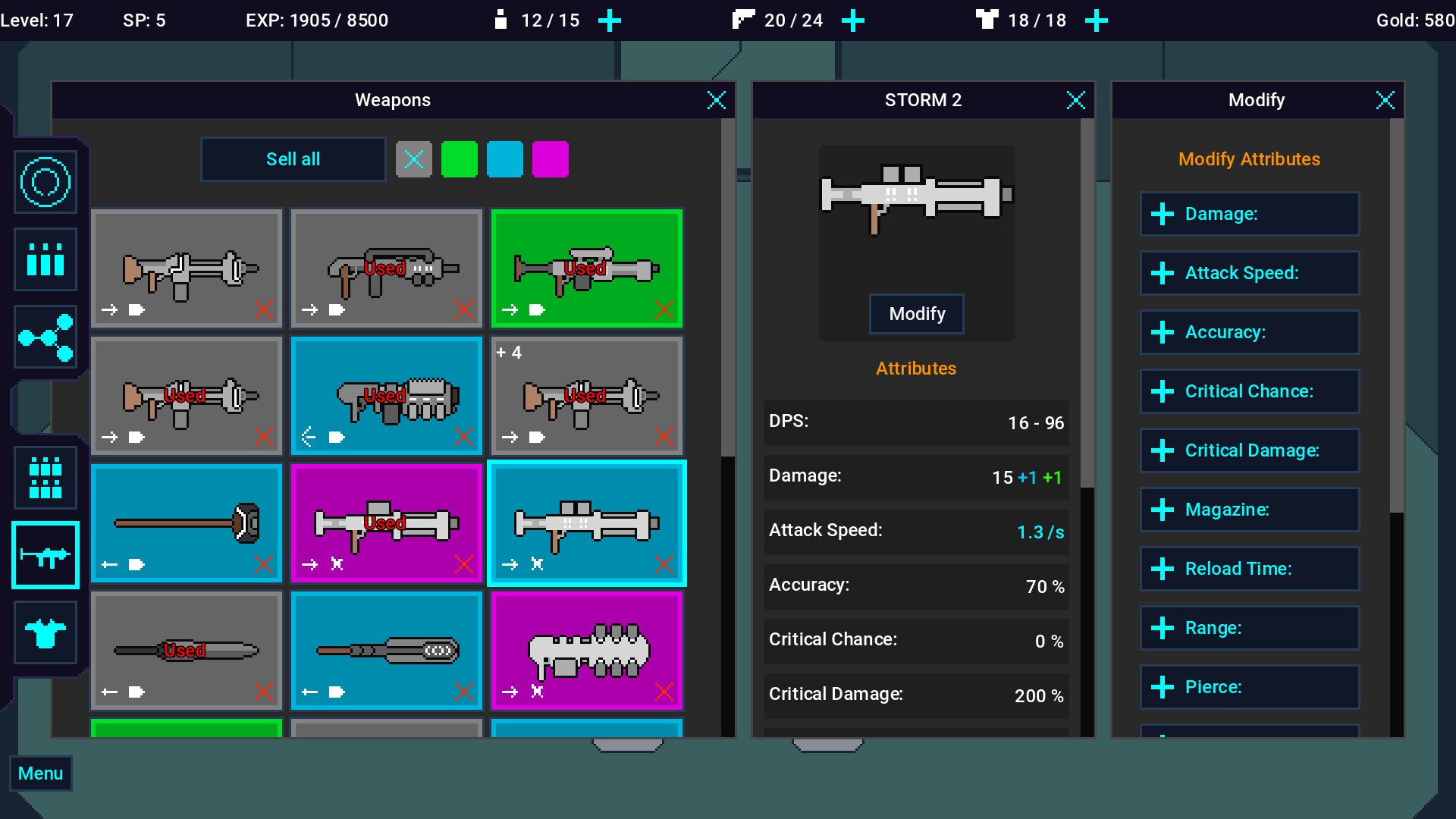1456x819 pixels.
Task: Clear color filters with the X swatch
Action: click(414, 159)
